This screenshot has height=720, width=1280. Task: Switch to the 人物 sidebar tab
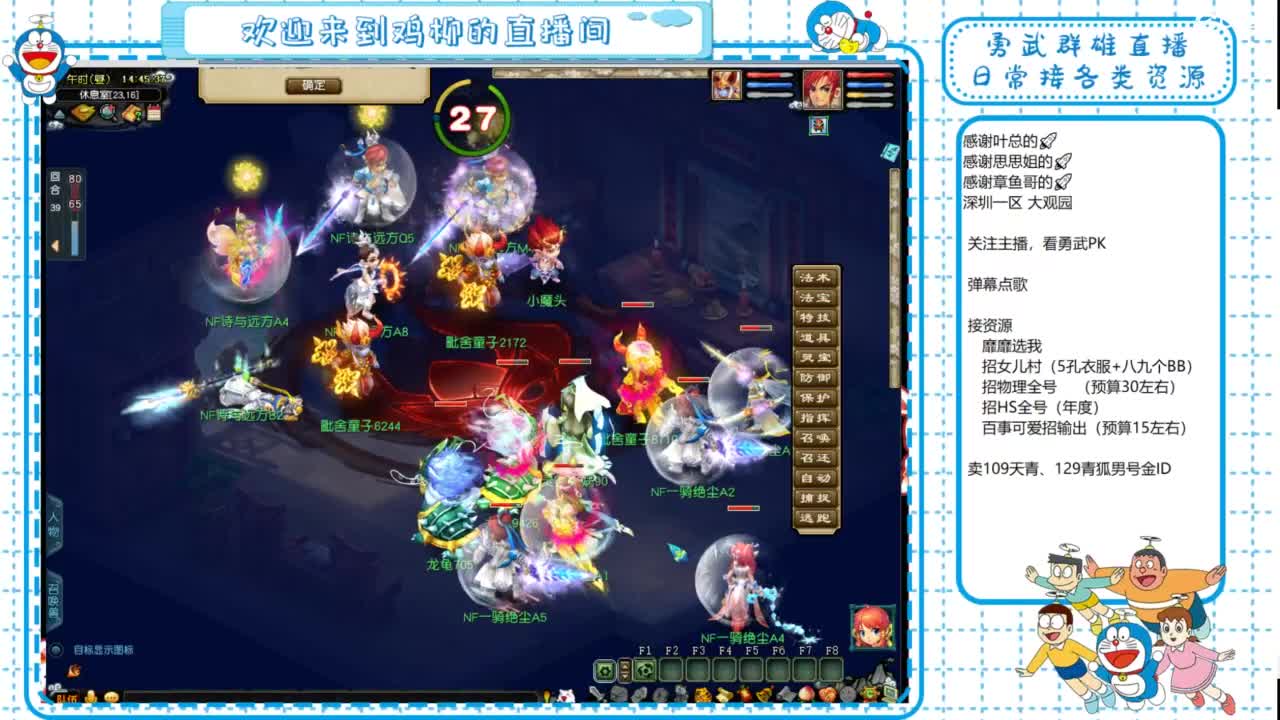point(54,524)
